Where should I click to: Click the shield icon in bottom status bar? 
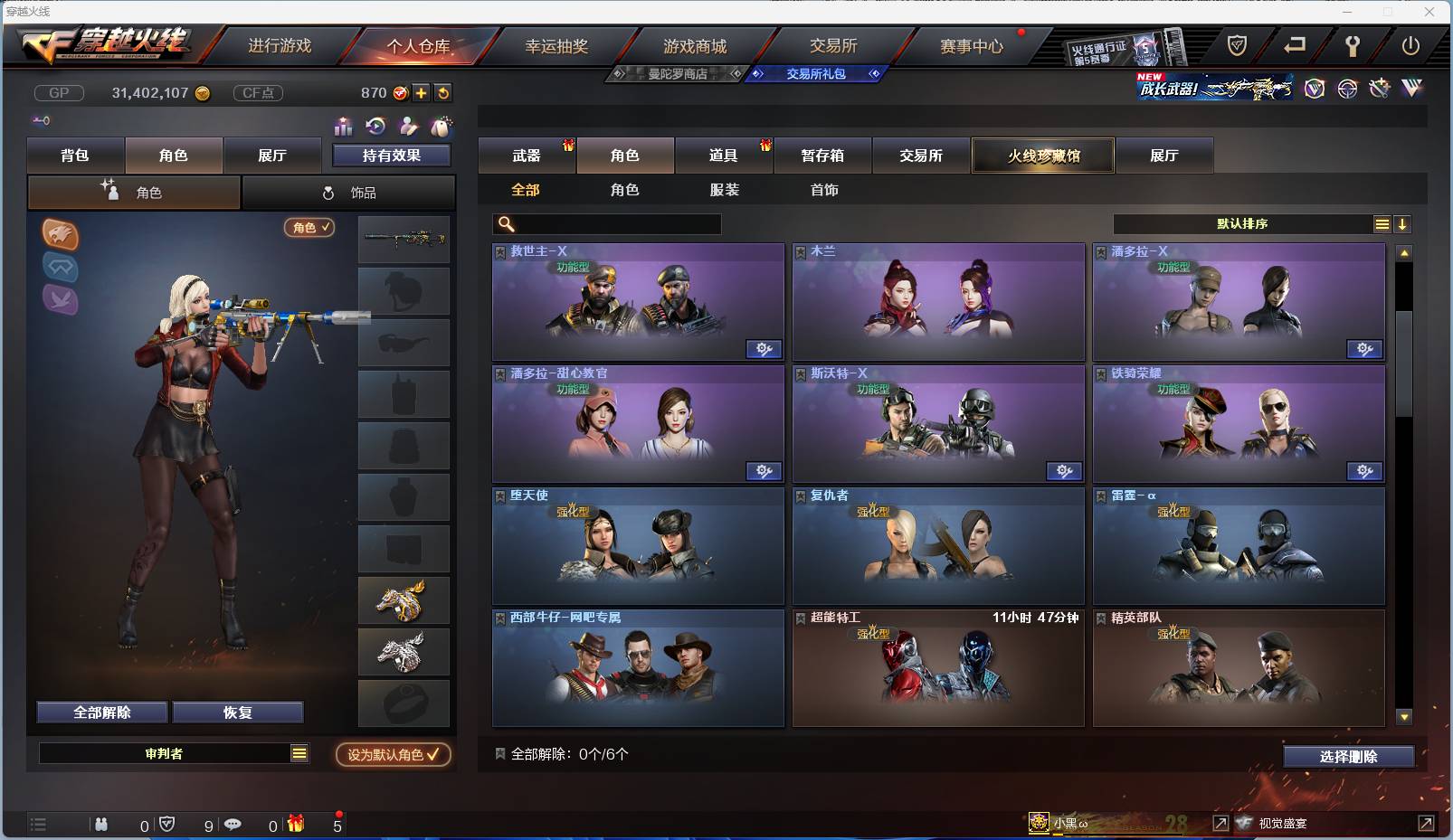(166, 825)
